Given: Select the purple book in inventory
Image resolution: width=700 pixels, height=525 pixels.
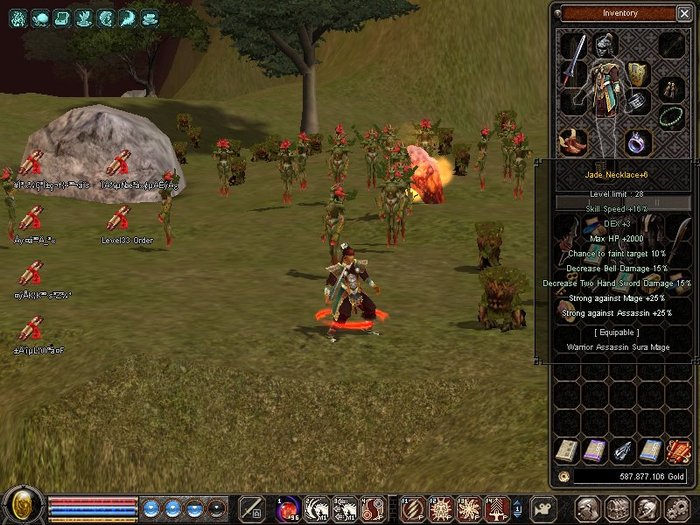Looking at the screenshot, I should click(x=594, y=451).
